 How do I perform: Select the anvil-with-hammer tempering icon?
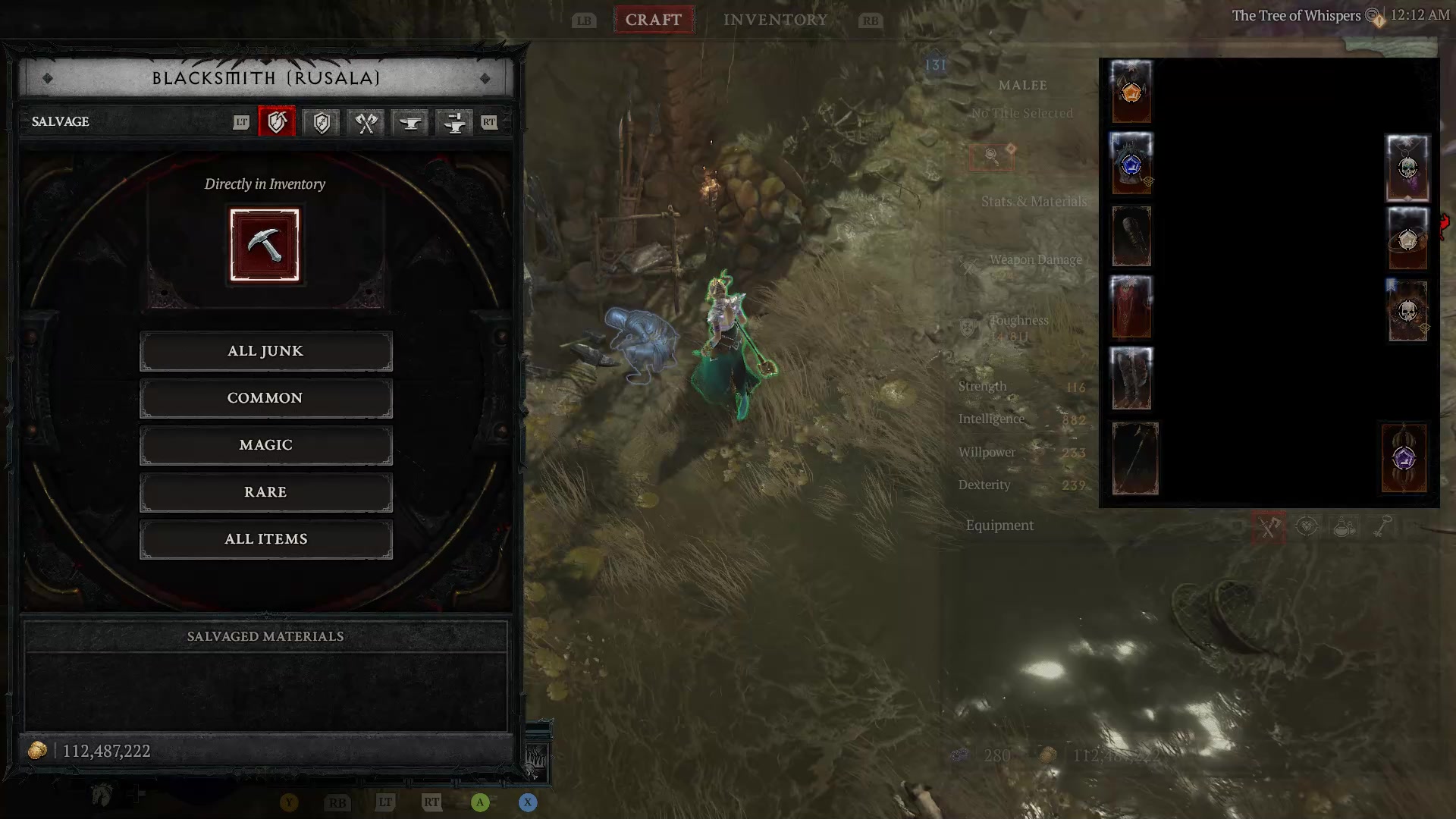tap(453, 122)
